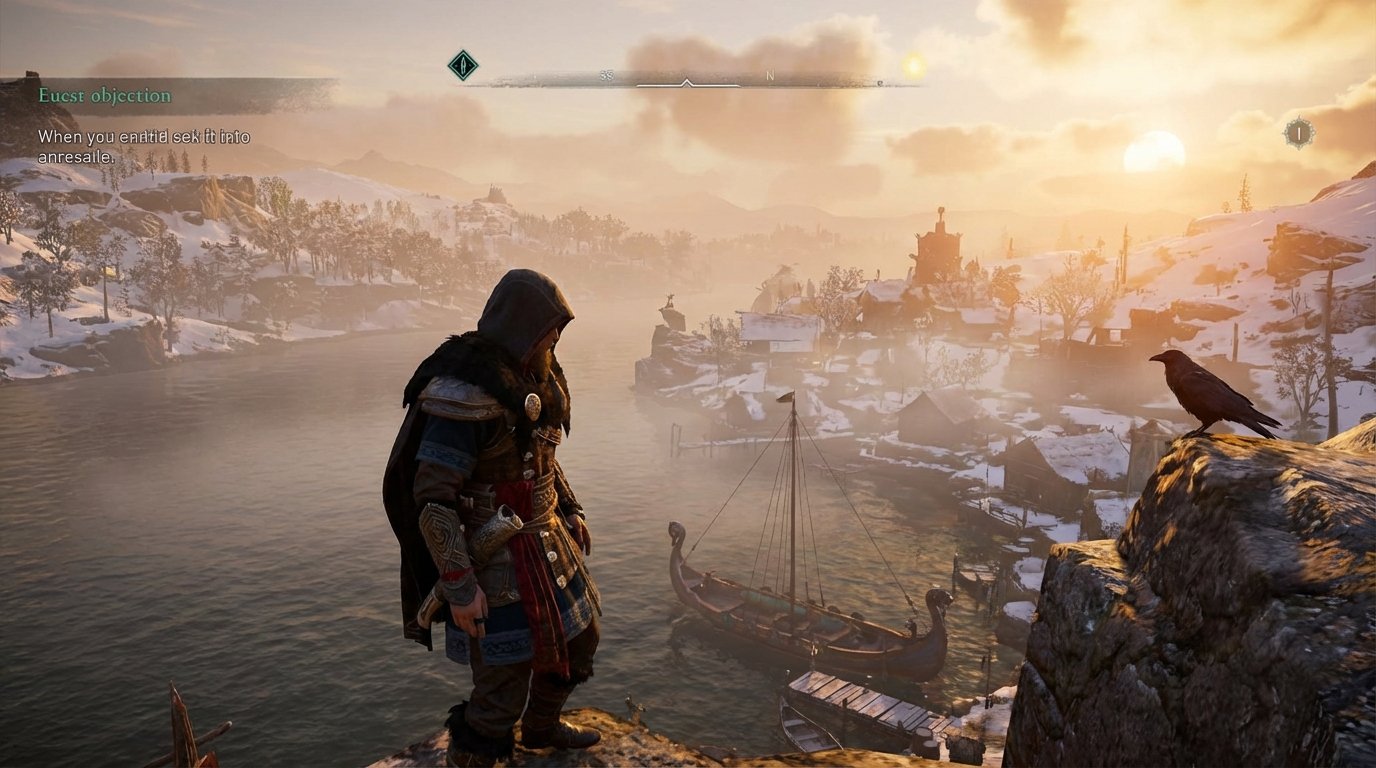Select the SS bearing label on the compass
The image size is (1376, 768).
[607, 73]
